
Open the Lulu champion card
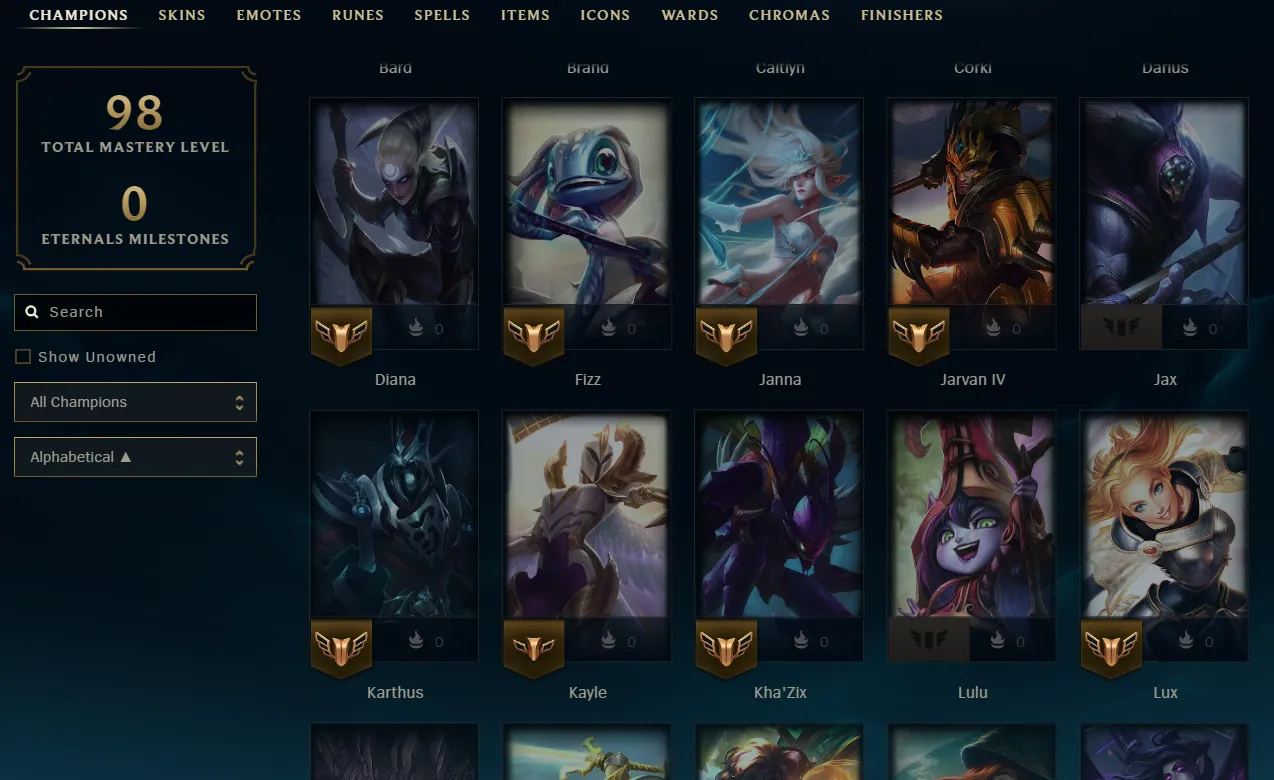click(x=972, y=520)
